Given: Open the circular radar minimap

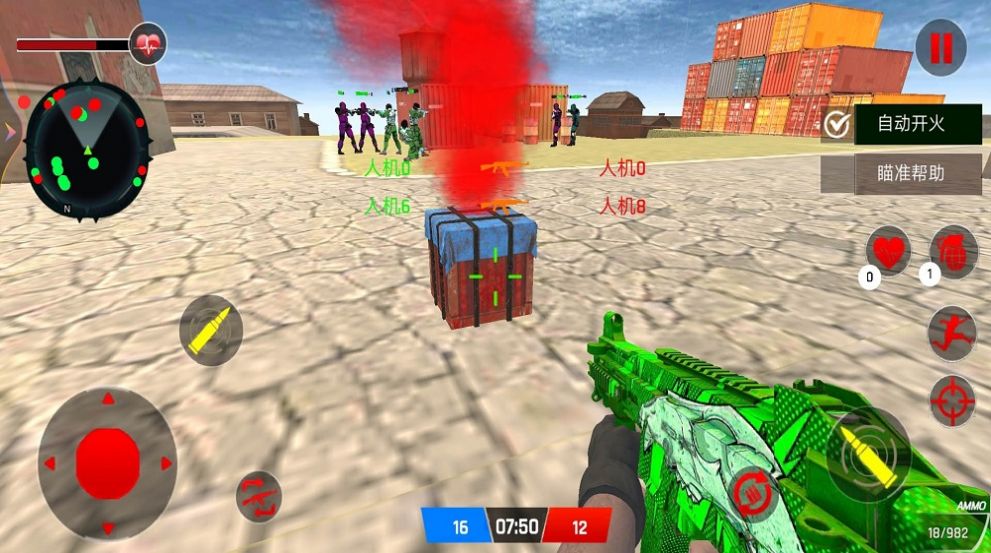Looking at the screenshot, I should [87, 149].
